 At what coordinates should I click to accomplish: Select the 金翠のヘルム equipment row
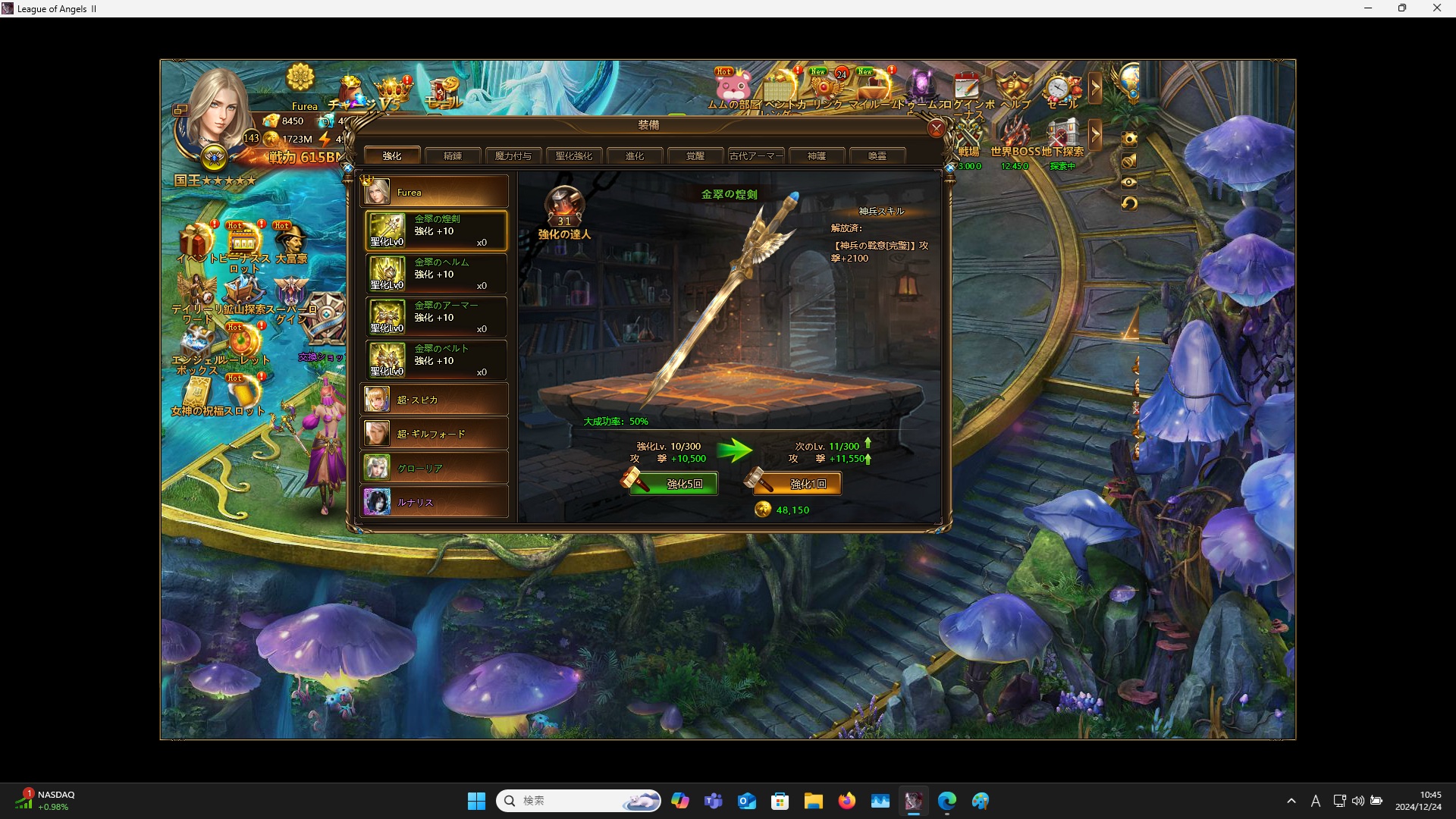point(435,274)
